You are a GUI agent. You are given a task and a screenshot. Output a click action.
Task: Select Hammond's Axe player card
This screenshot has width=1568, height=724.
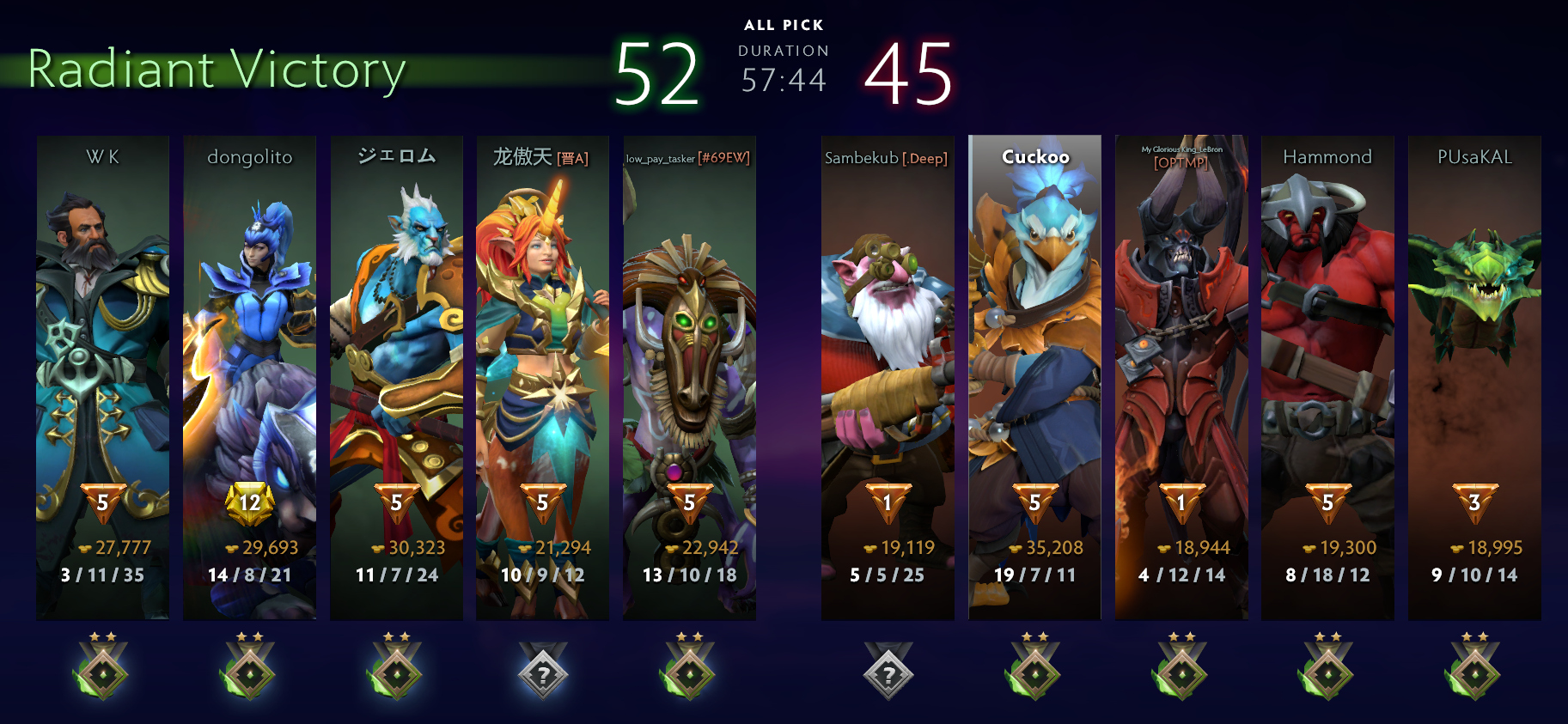1327,378
